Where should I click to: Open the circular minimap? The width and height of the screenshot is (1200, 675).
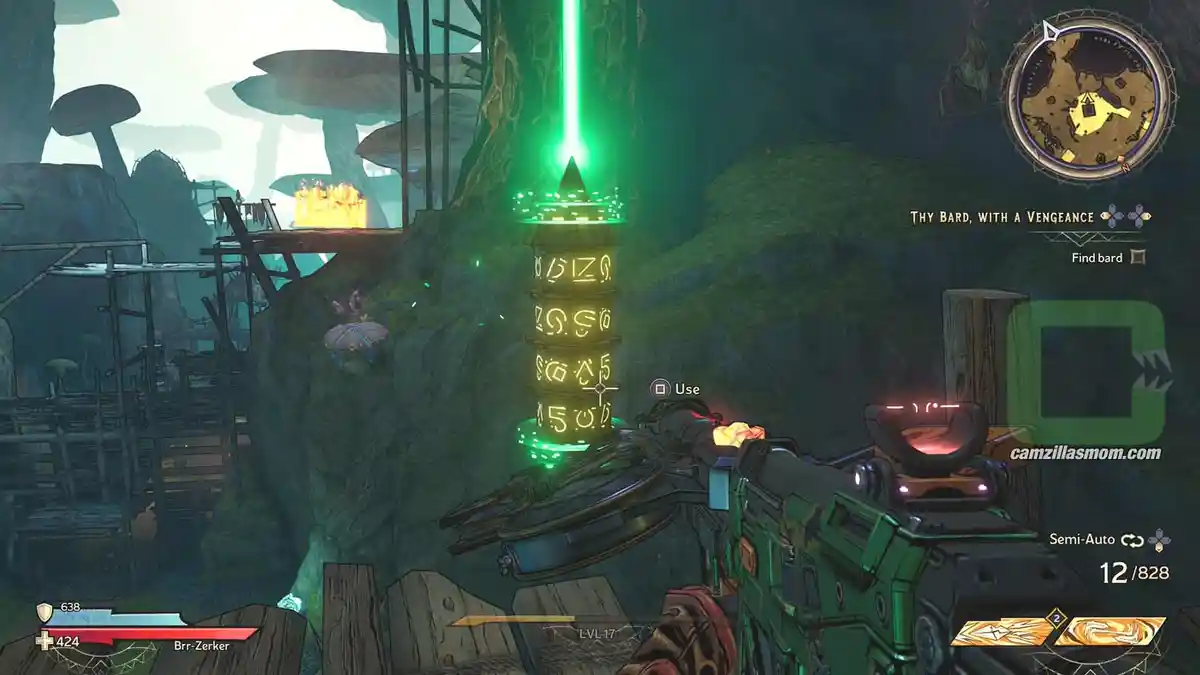[1085, 97]
